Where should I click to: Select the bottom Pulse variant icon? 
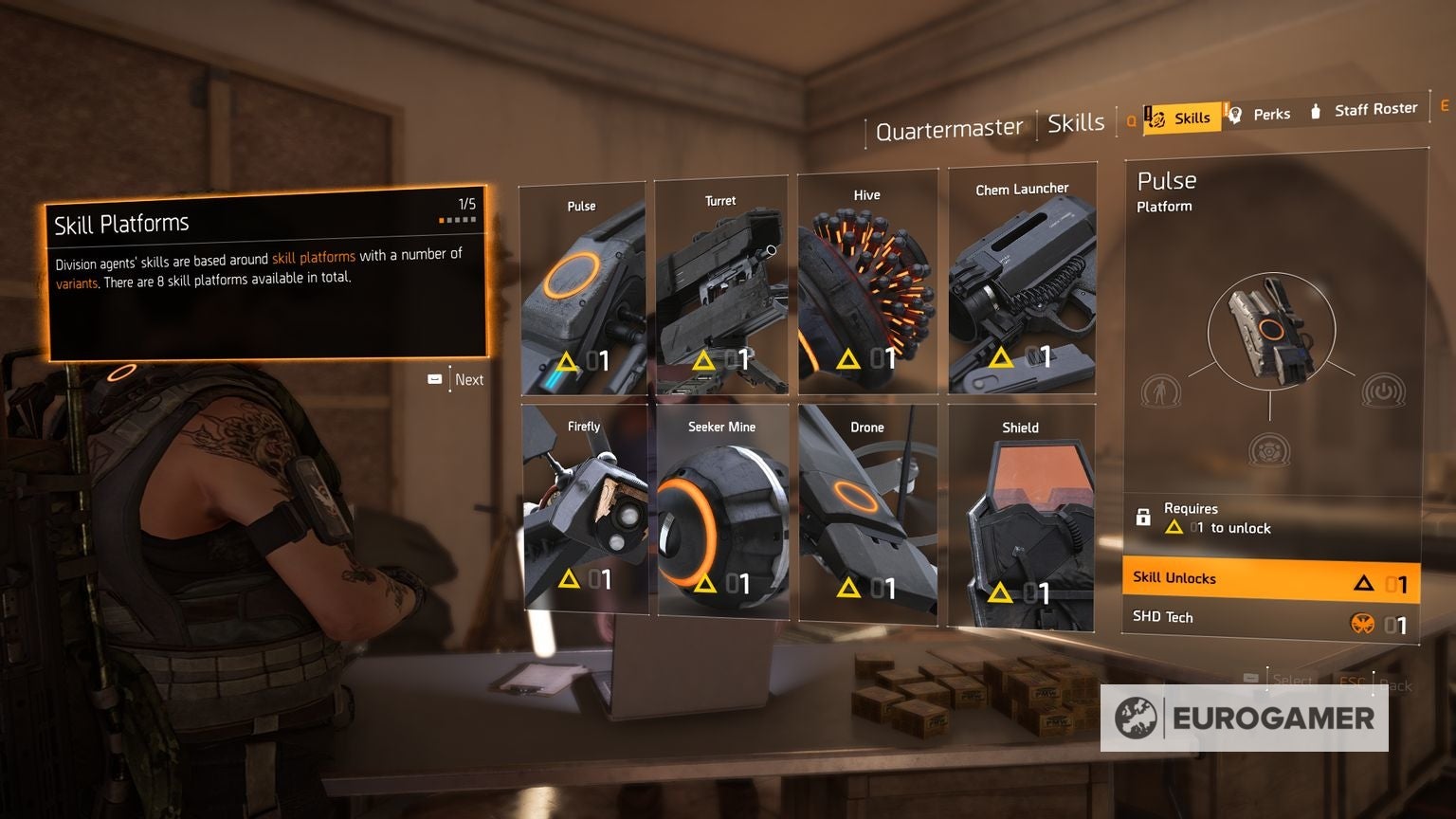pos(1269,451)
